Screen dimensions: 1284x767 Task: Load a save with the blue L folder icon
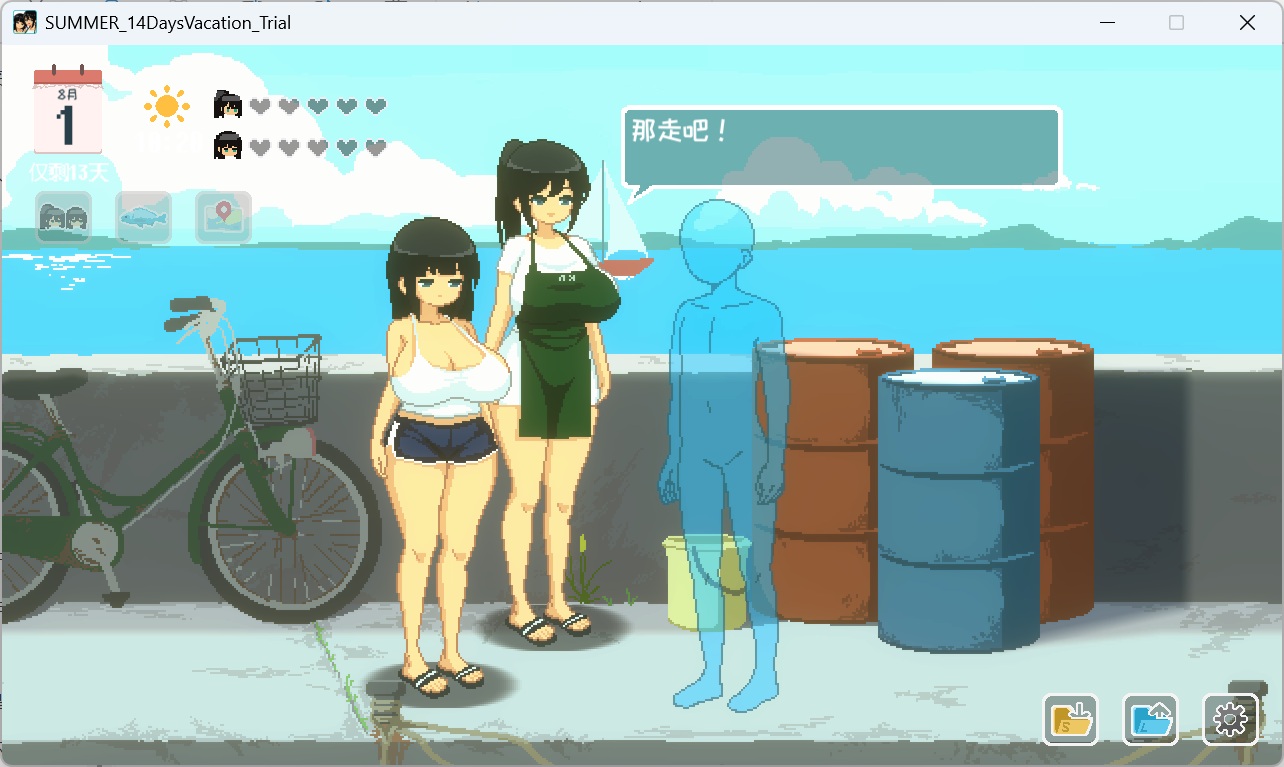pos(1149,719)
